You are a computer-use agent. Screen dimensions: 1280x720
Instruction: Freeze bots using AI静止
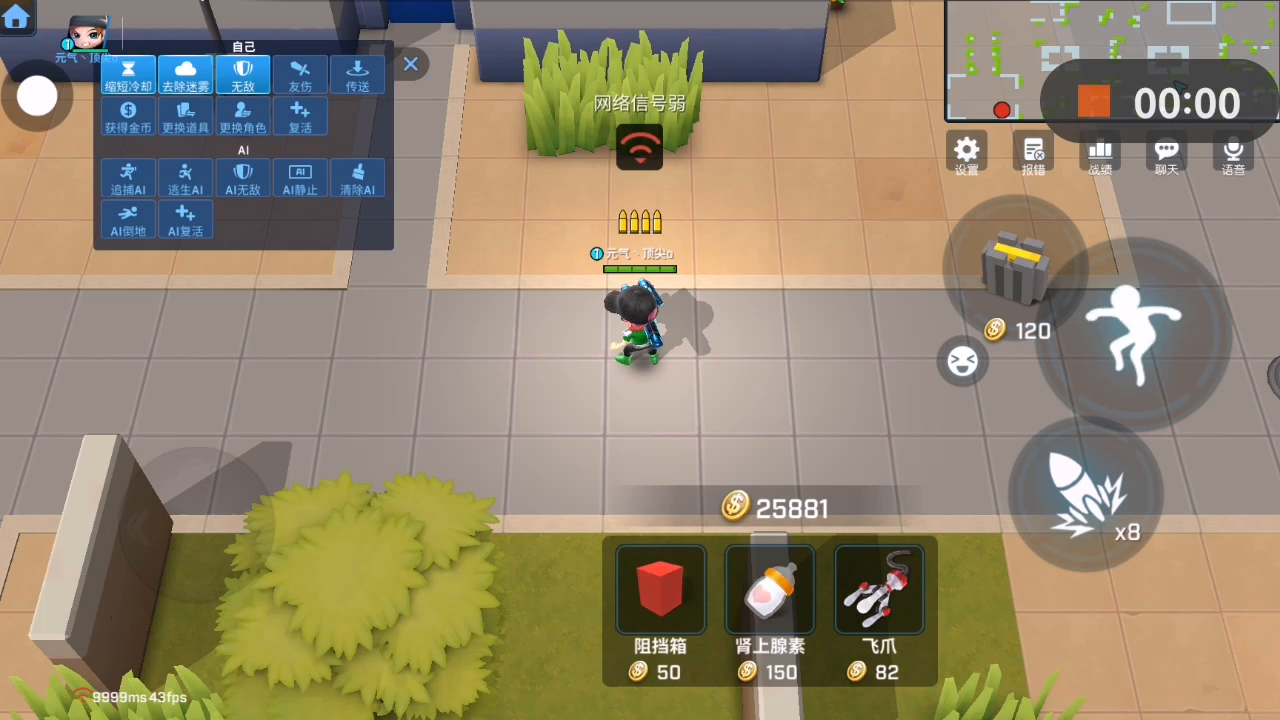coord(300,178)
